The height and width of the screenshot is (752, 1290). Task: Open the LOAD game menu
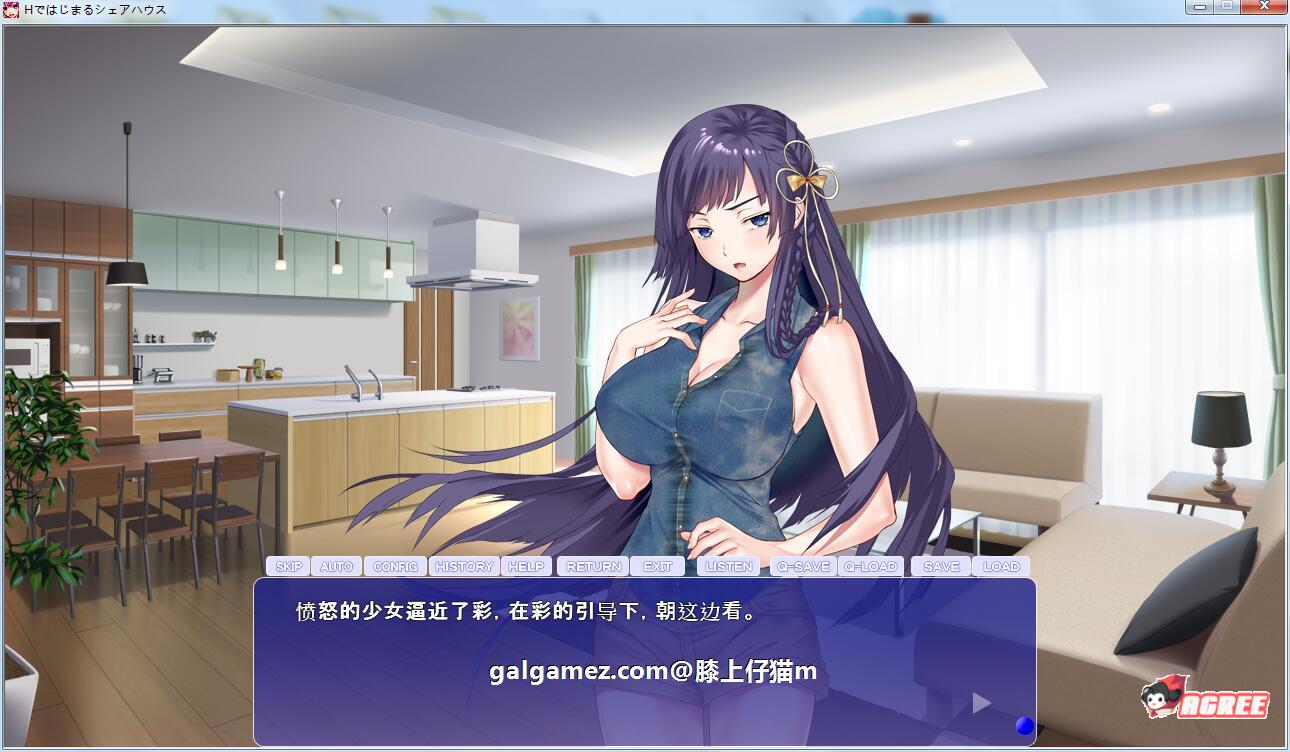coord(1001,566)
